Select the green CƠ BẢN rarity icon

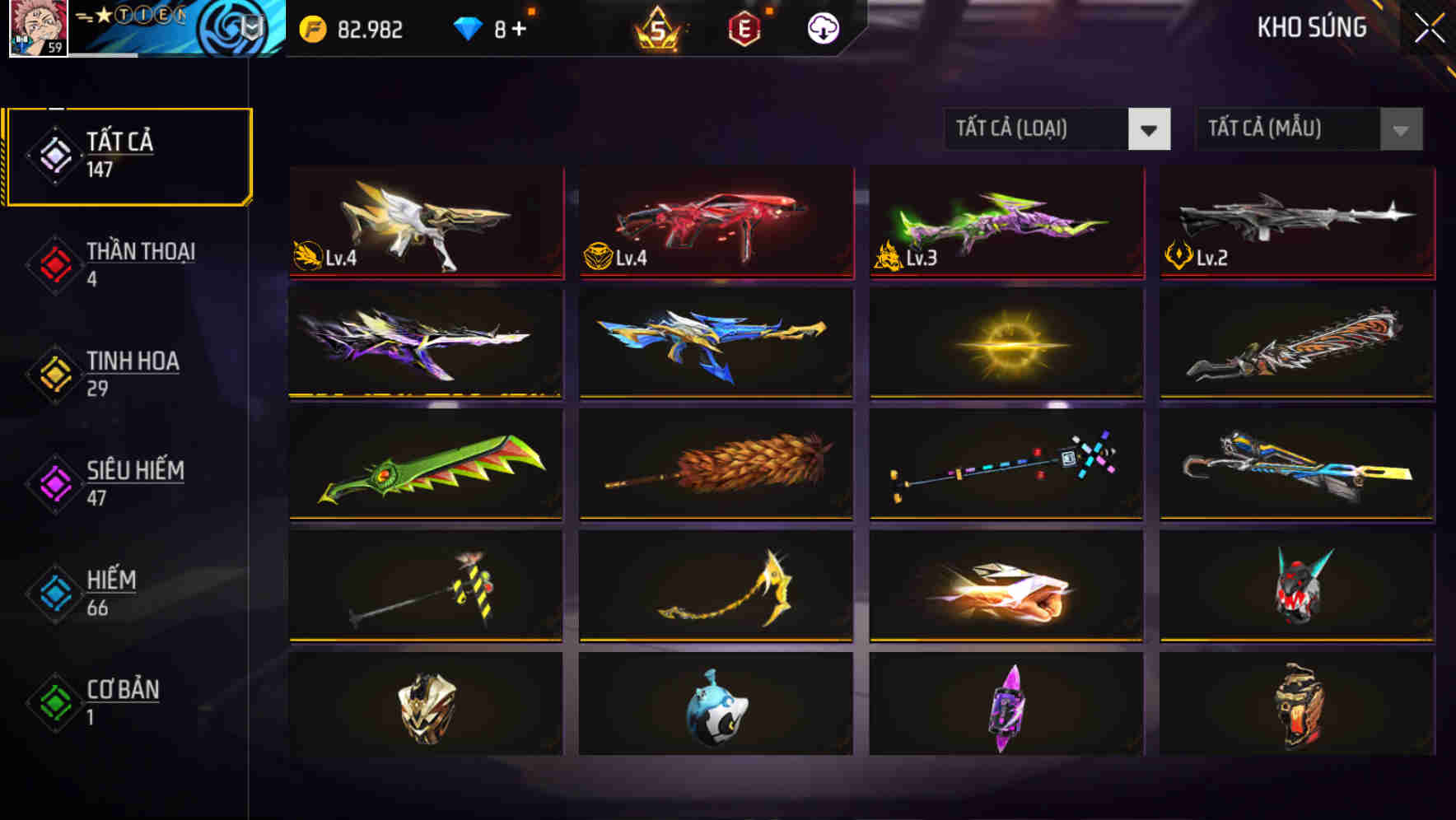53,704
